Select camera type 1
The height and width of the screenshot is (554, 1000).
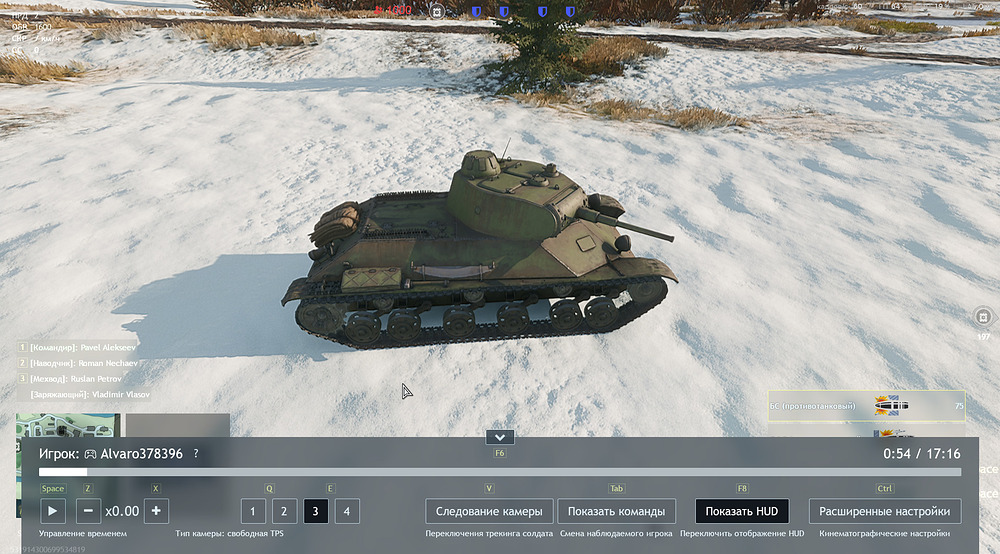pyautogui.click(x=252, y=511)
